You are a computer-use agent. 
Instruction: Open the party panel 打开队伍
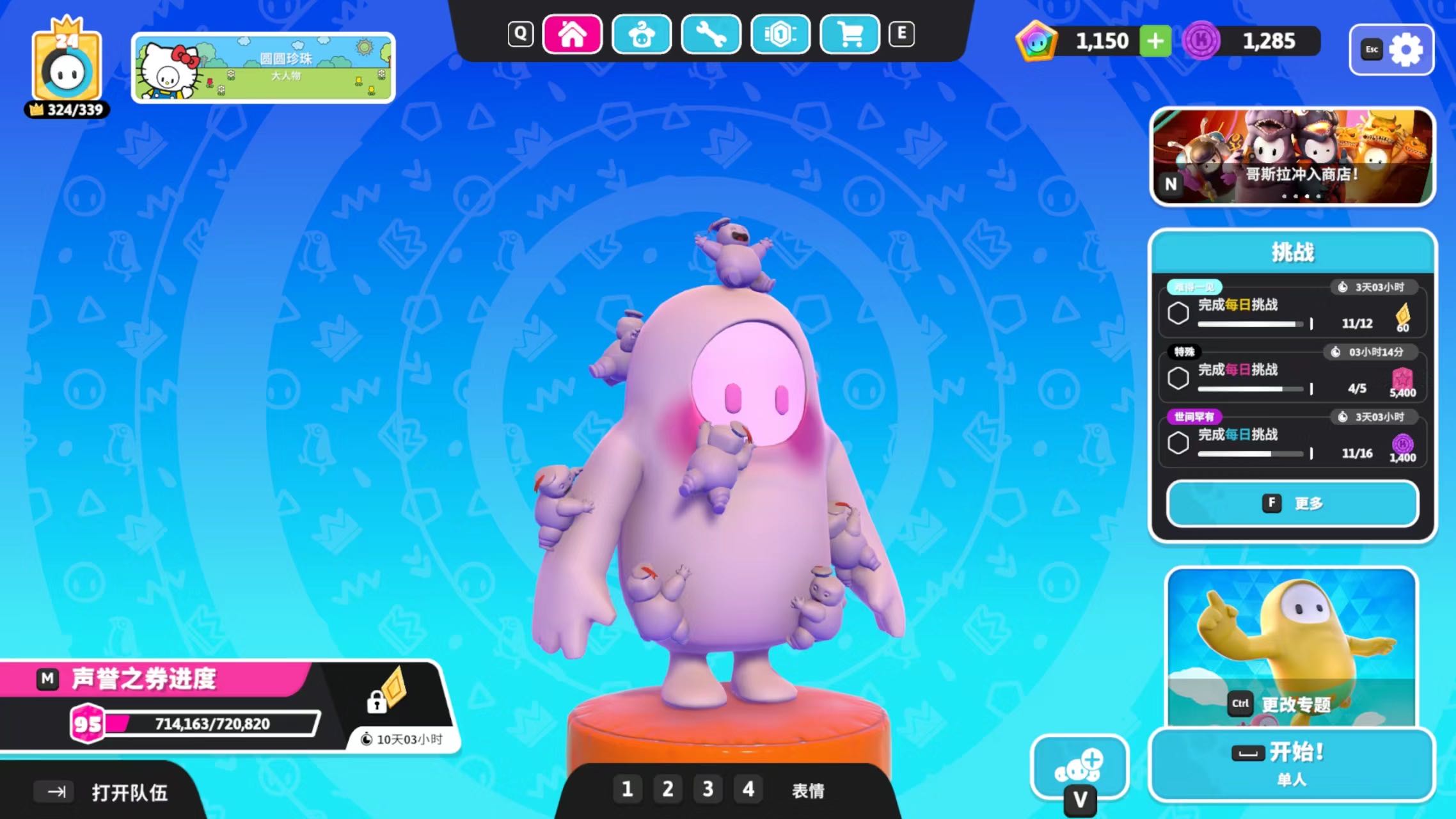click(x=102, y=793)
